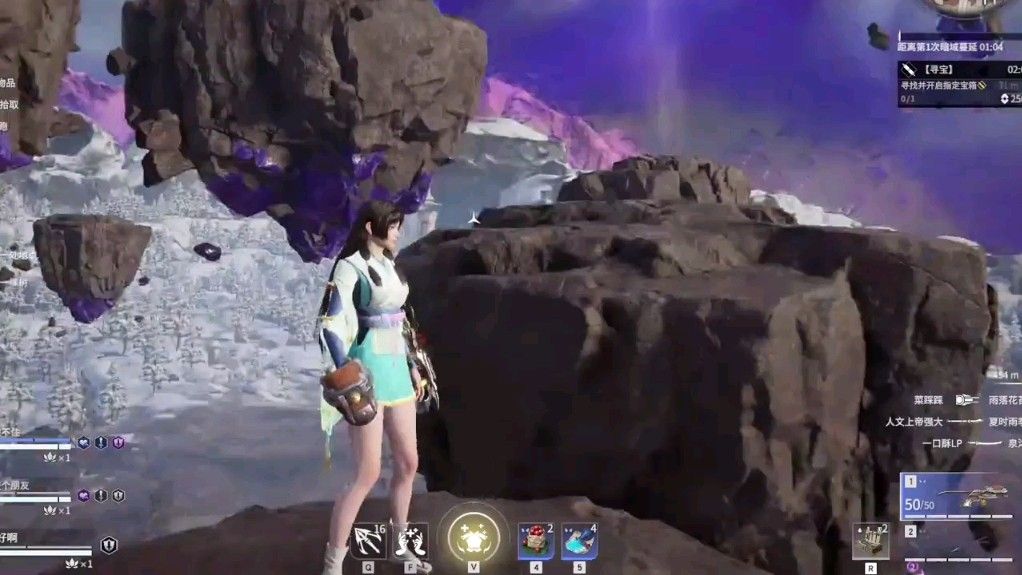Trigger the glowing golden ultimate ability
Viewport: 1022px width, 575px height.
tap(473, 538)
